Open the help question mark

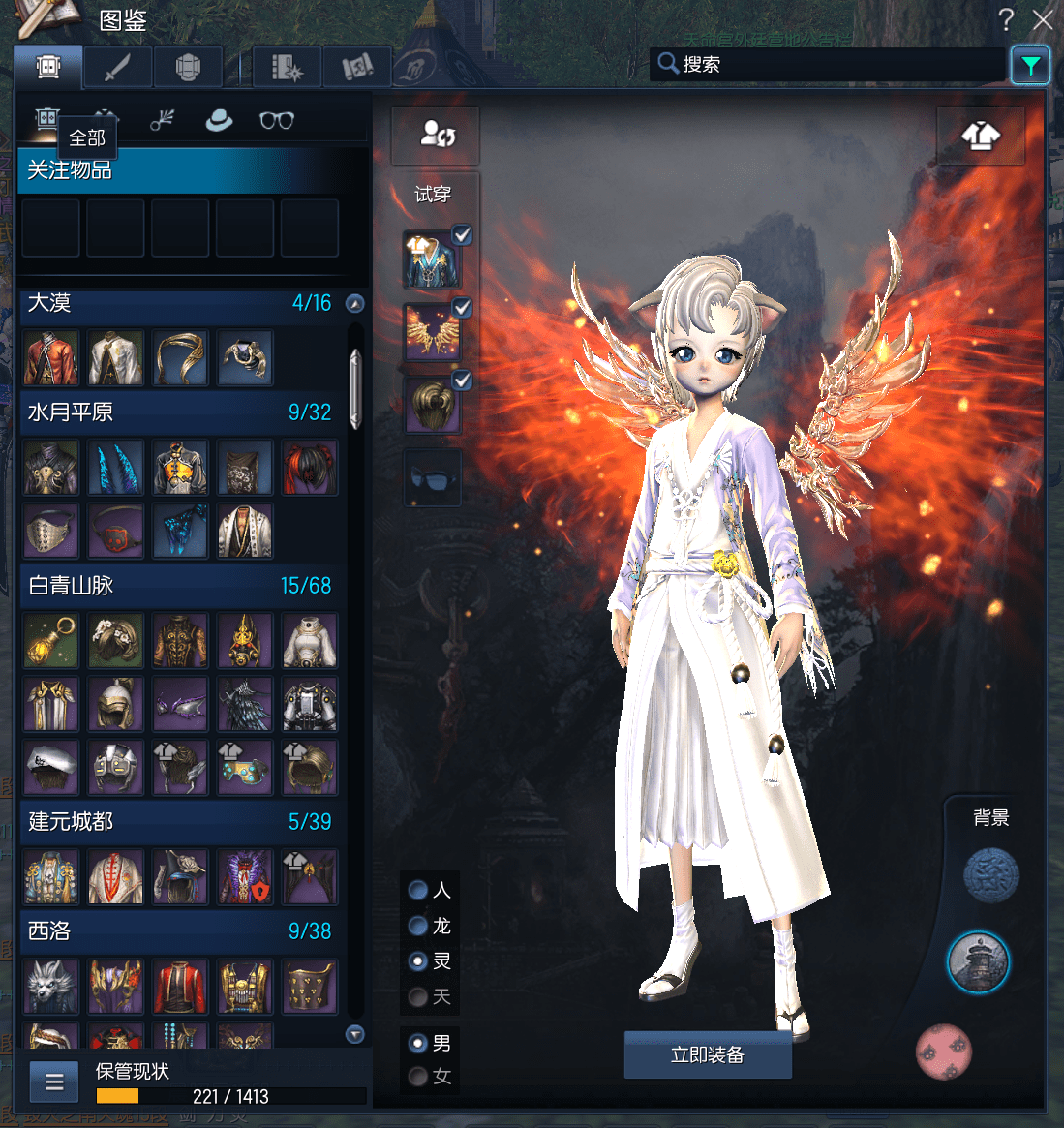[1007, 19]
